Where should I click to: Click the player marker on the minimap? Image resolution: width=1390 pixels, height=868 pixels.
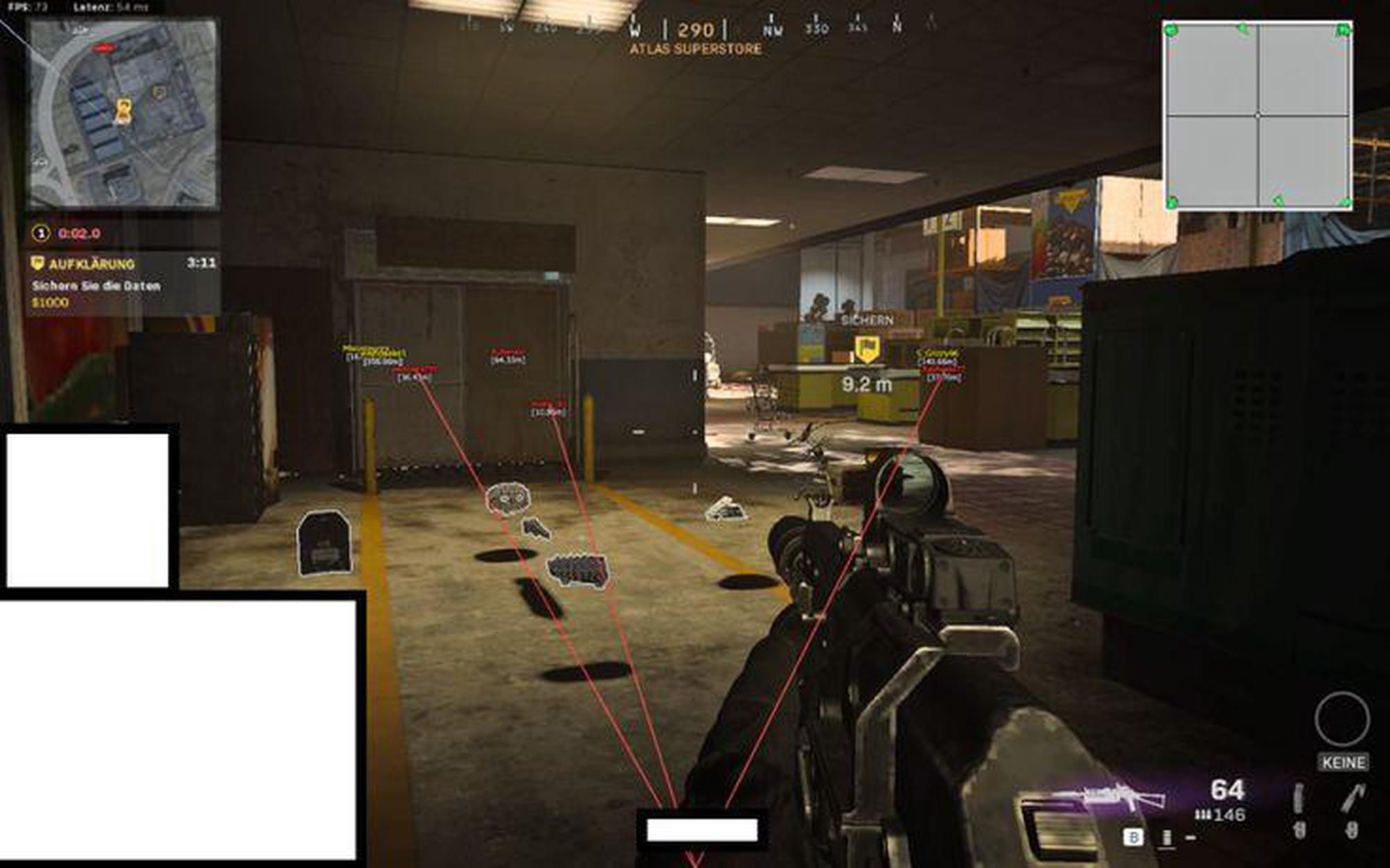pos(124,111)
